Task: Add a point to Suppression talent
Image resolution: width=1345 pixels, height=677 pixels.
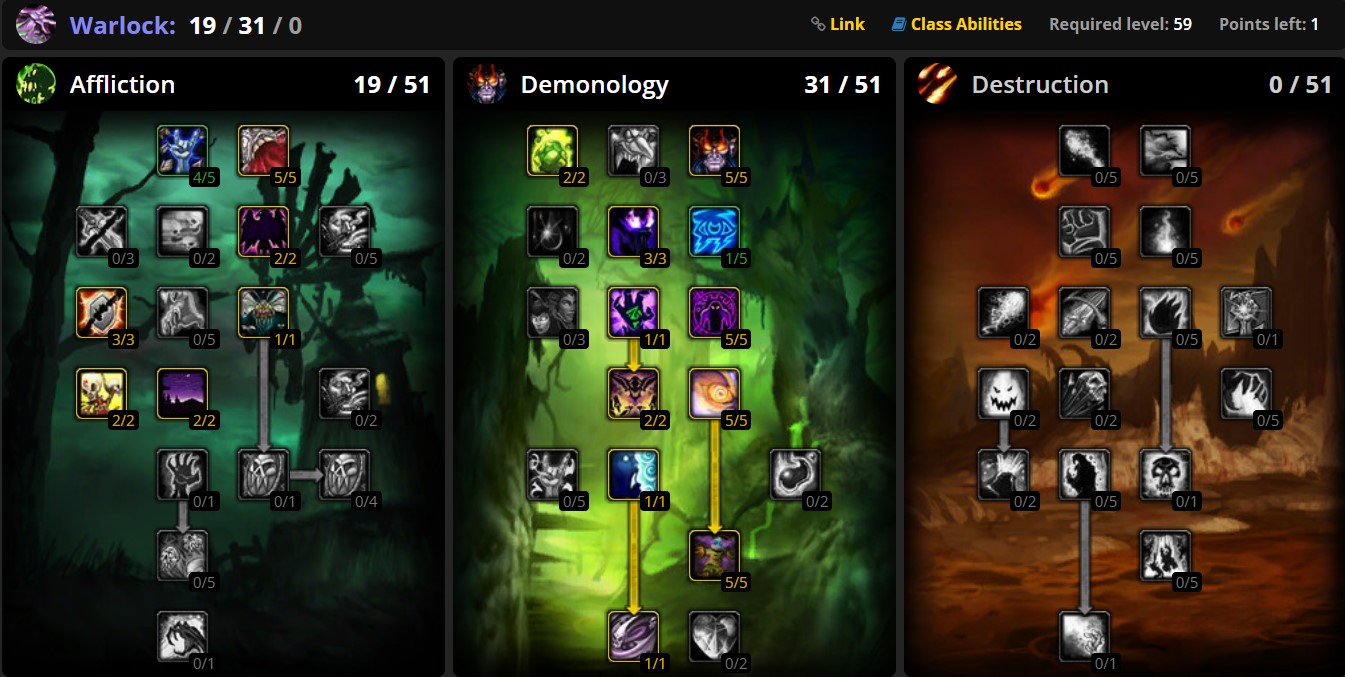Action: click(x=182, y=150)
